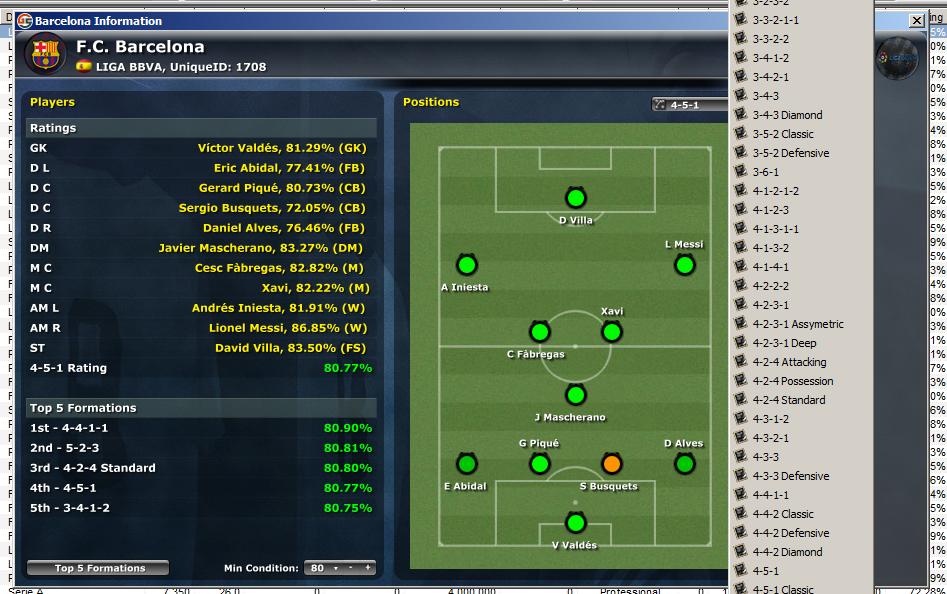The width and height of the screenshot is (947, 594).
Task: Choose the 3-4-3 Diamond formation
Action: point(787,115)
